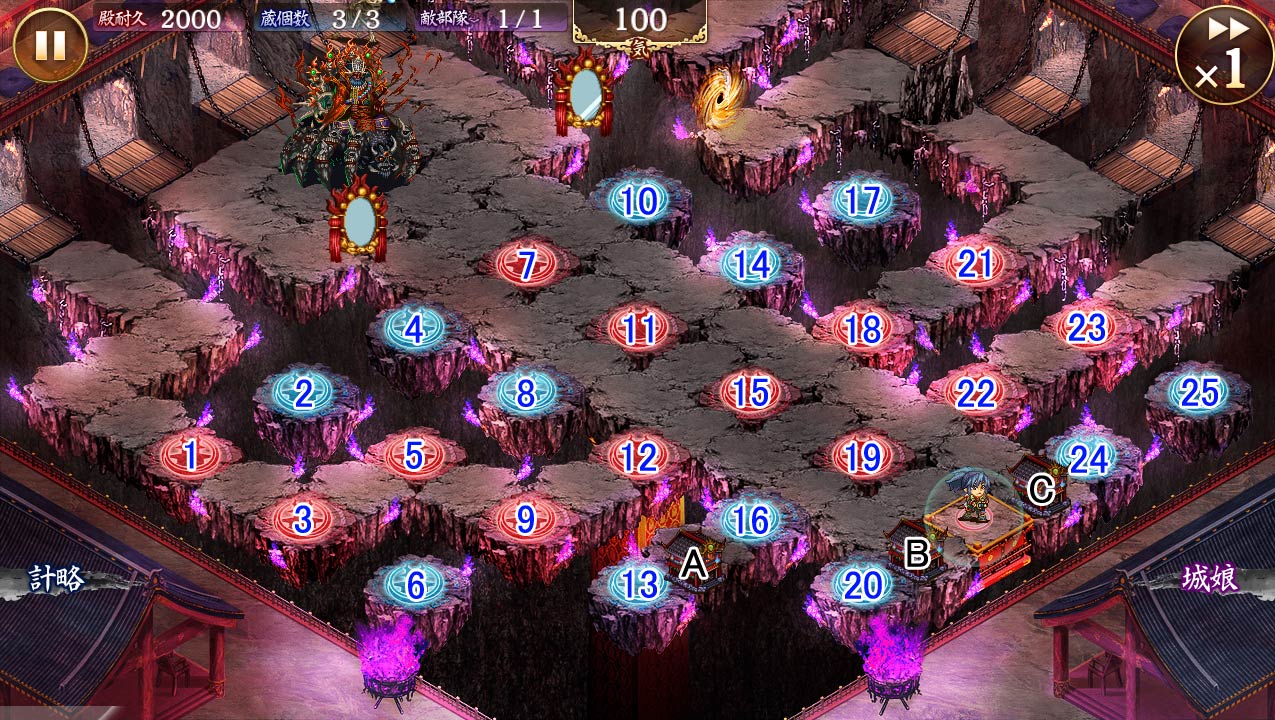
Task: Open the 城娘 castle girl panel
Action: 1210,578
